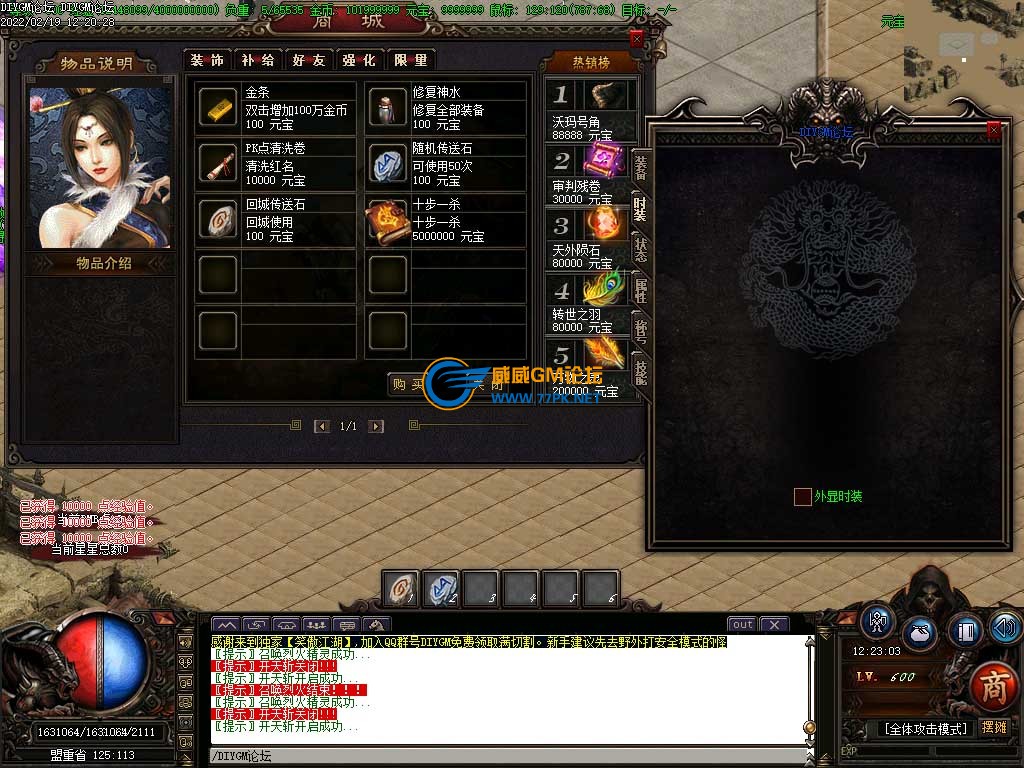Select 沃玛号角 in the hot sellers list
Image resolution: width=1024 pixels, height=768 pixels.
(590, 109)
